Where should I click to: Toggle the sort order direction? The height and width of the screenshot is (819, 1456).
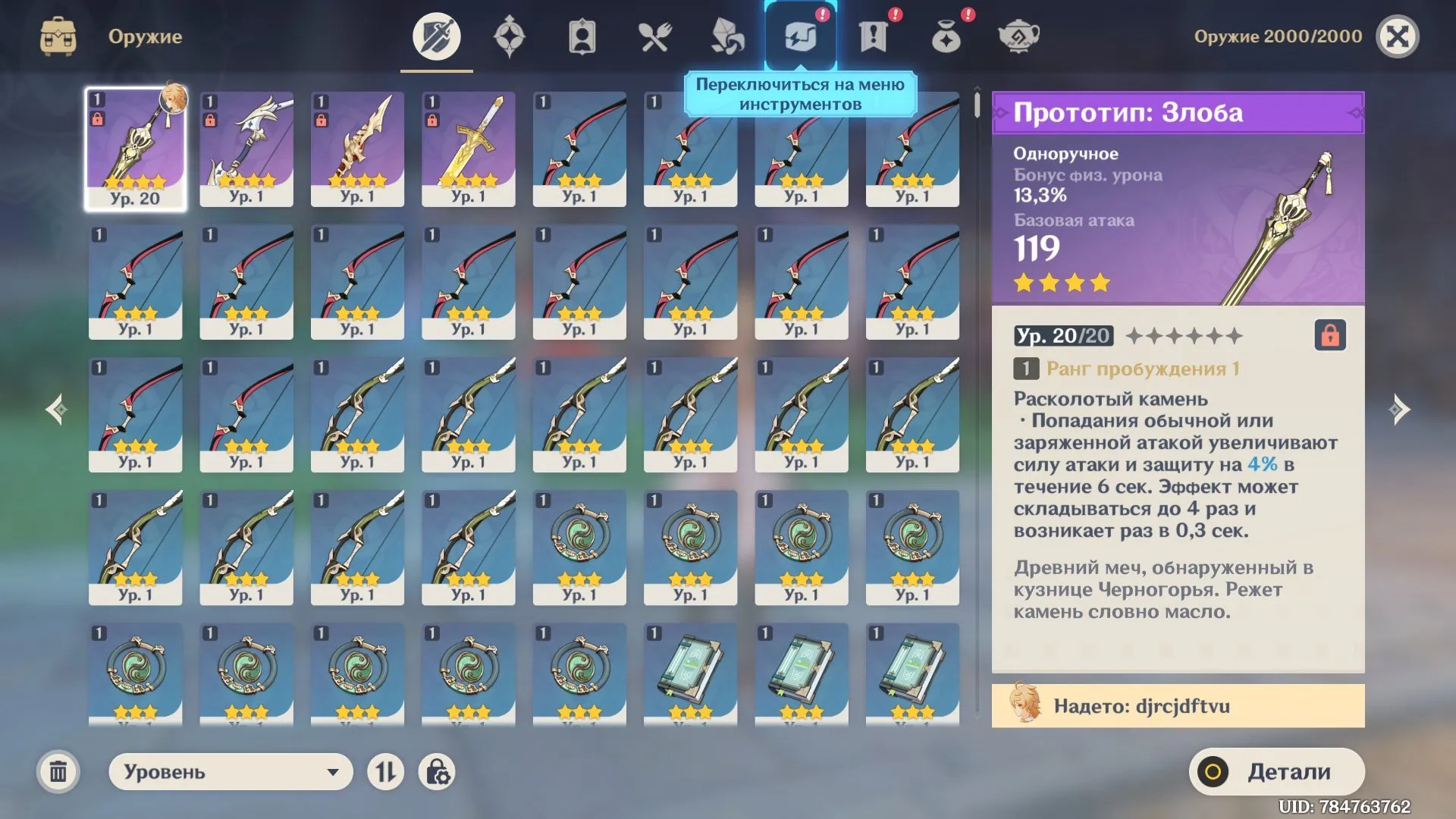(387, 771)
